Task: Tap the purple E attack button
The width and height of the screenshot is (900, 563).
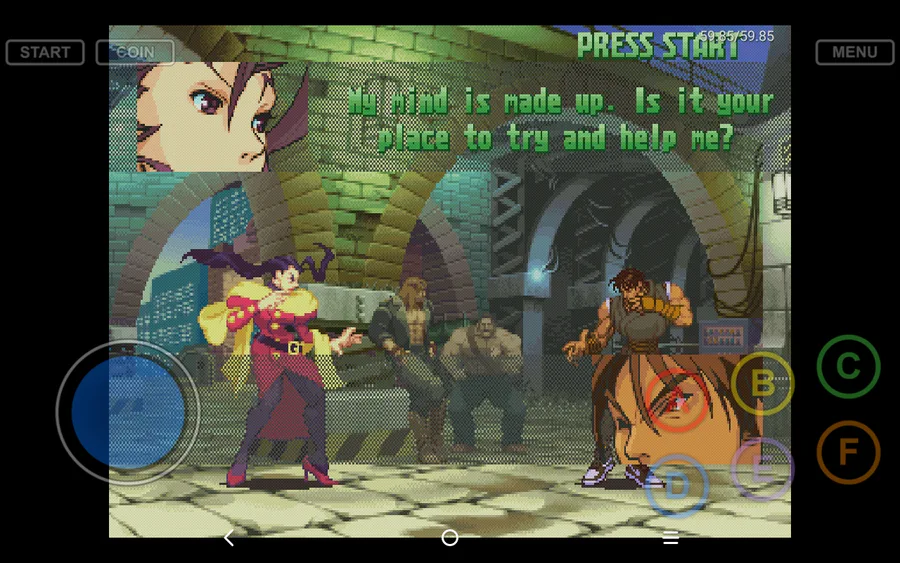Action: tap(762, 469)
